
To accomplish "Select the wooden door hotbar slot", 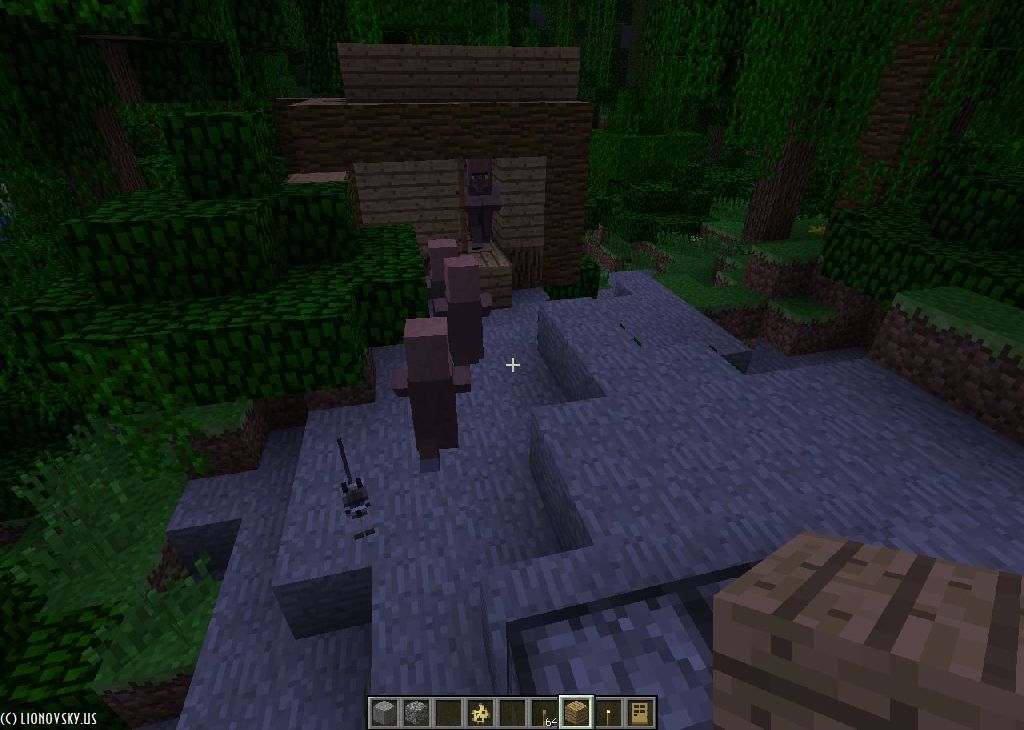I will [x=640, y=713].
